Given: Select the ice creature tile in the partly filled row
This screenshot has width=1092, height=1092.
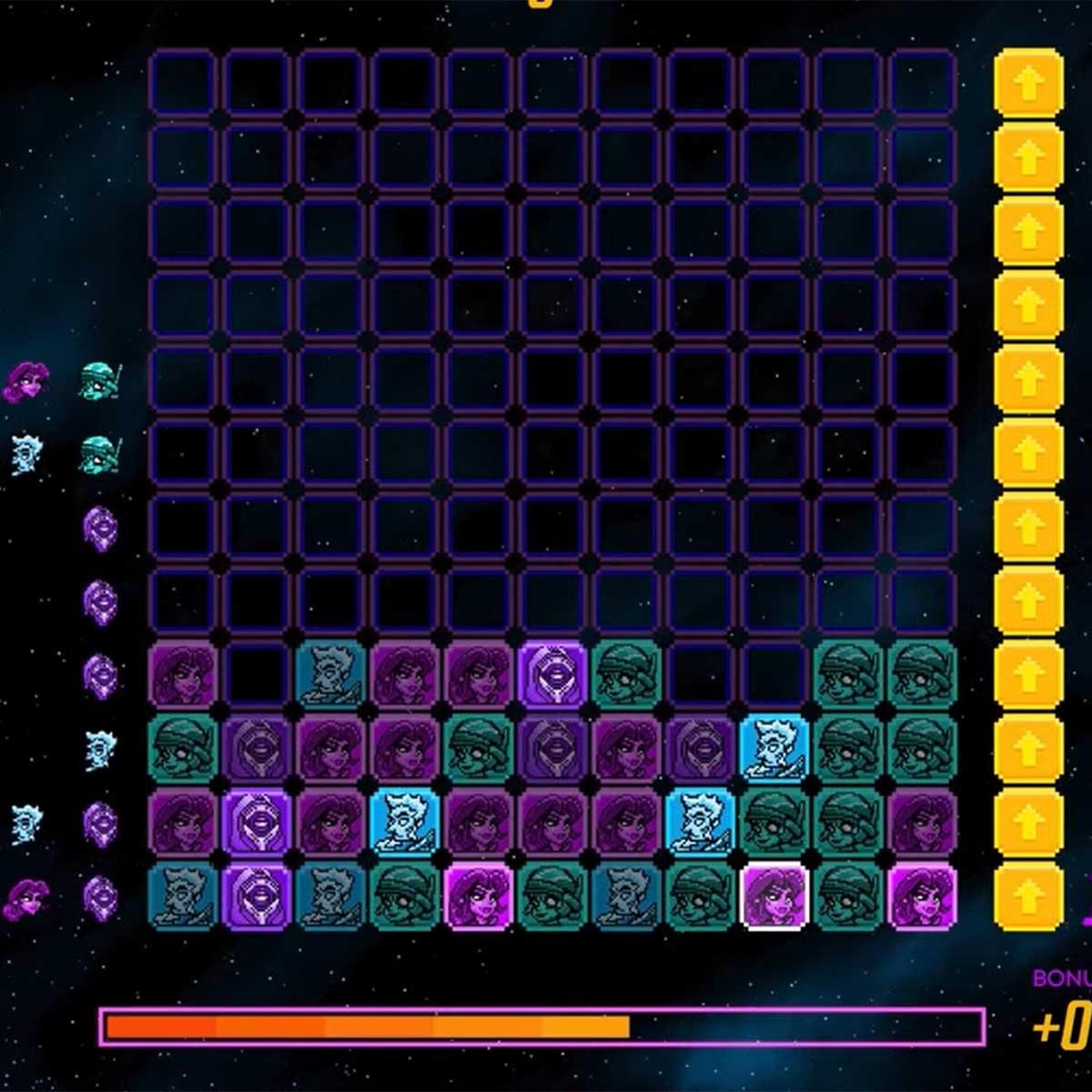Looking at the screenshot, I should click(330, 674).
